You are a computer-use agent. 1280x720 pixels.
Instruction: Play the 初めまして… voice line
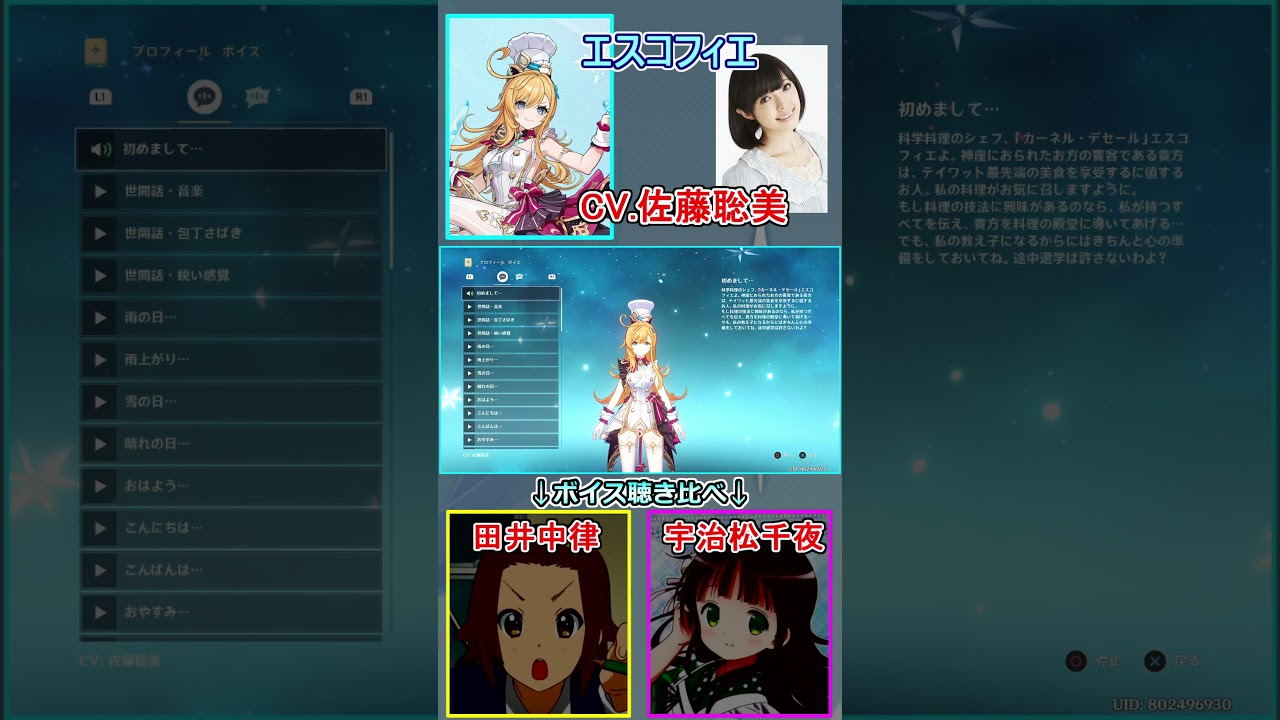[x=230, y=149]
